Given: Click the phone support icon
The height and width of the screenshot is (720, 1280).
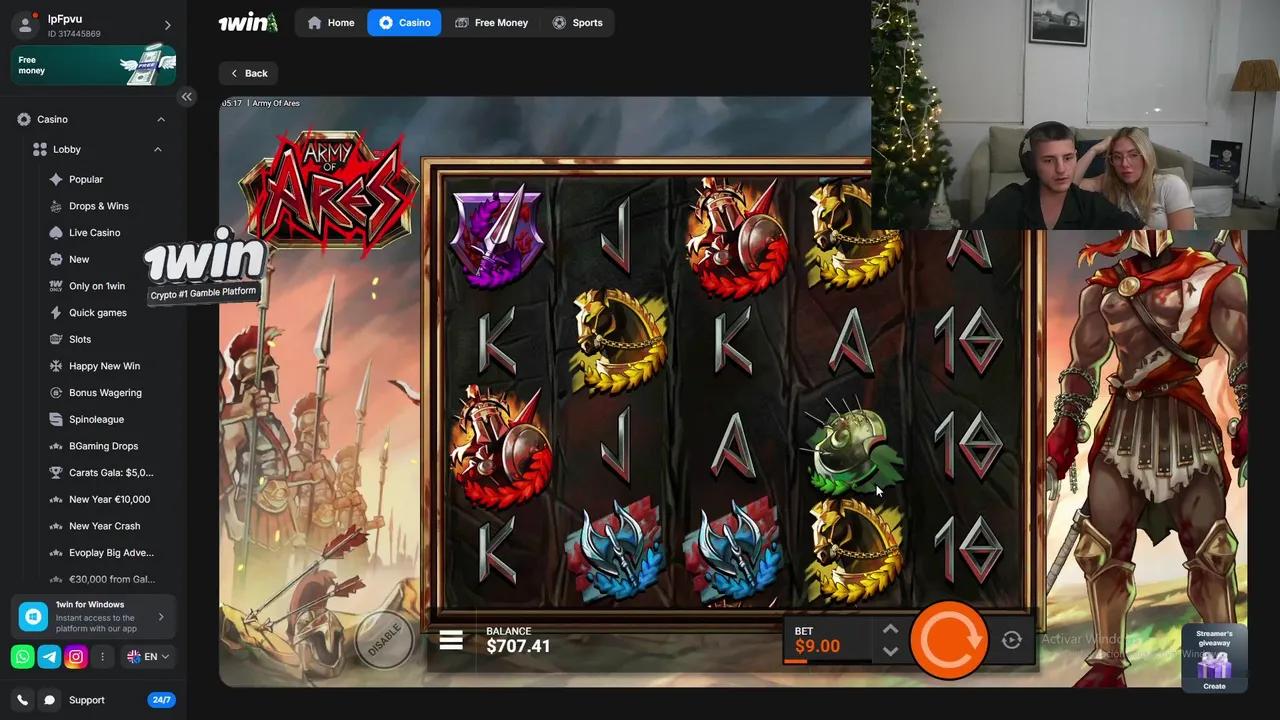Looking at the screenshot, I should pyautogui.click(x=21, y=700).
